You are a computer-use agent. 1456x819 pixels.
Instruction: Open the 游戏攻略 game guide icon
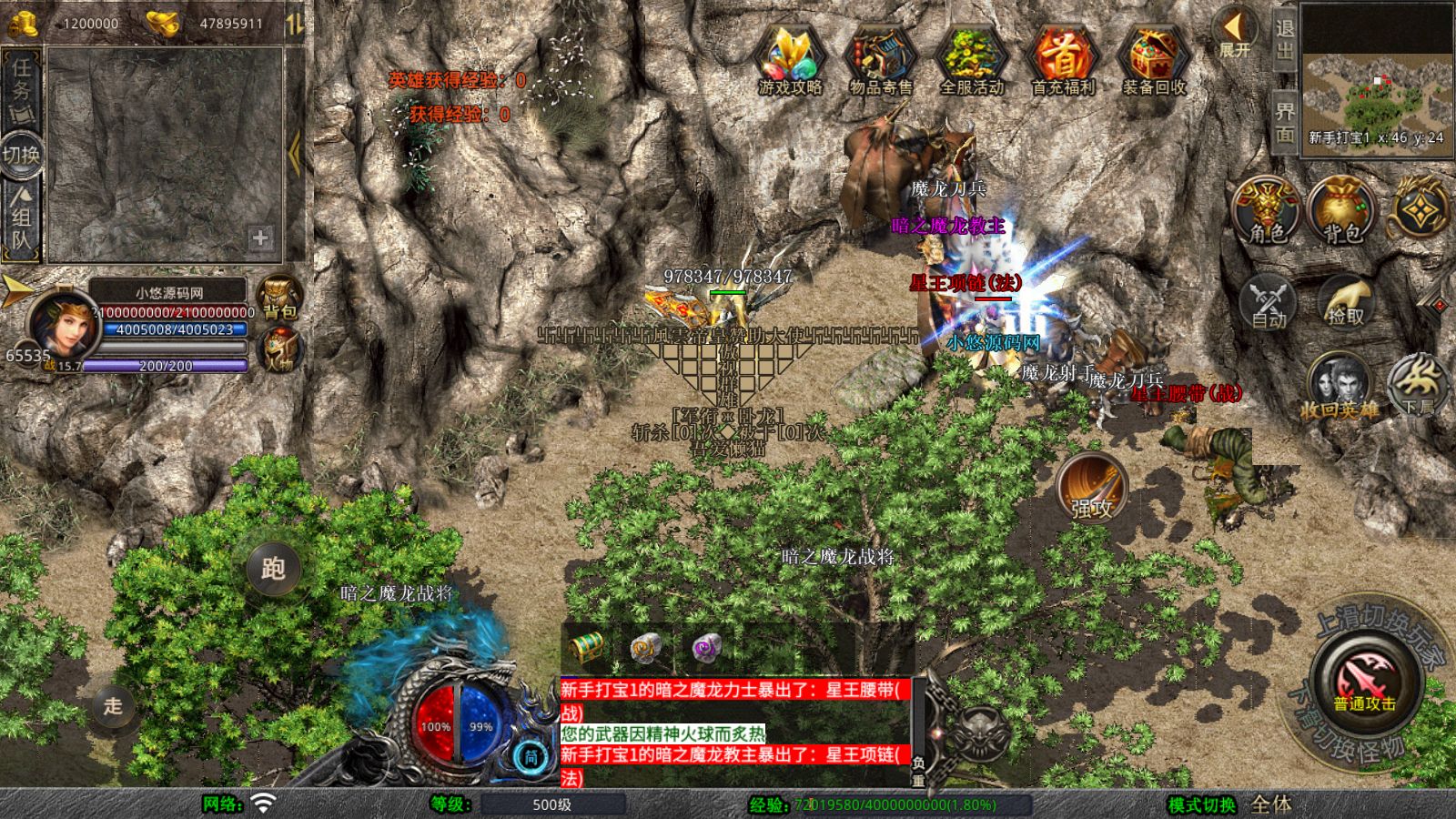click(x=790, y=59)
